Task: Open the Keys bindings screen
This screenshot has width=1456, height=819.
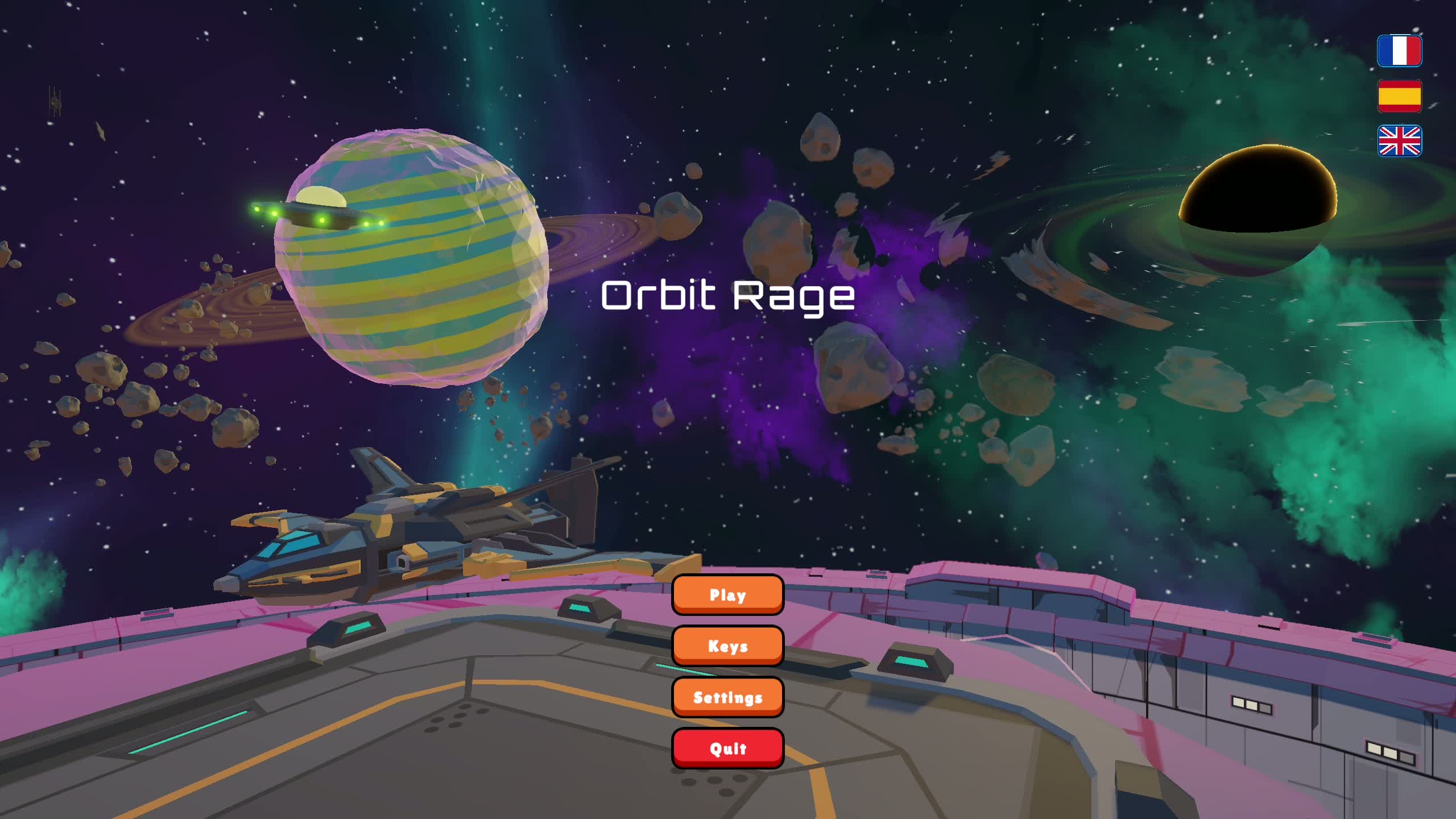Action: [x=728, y=646]
